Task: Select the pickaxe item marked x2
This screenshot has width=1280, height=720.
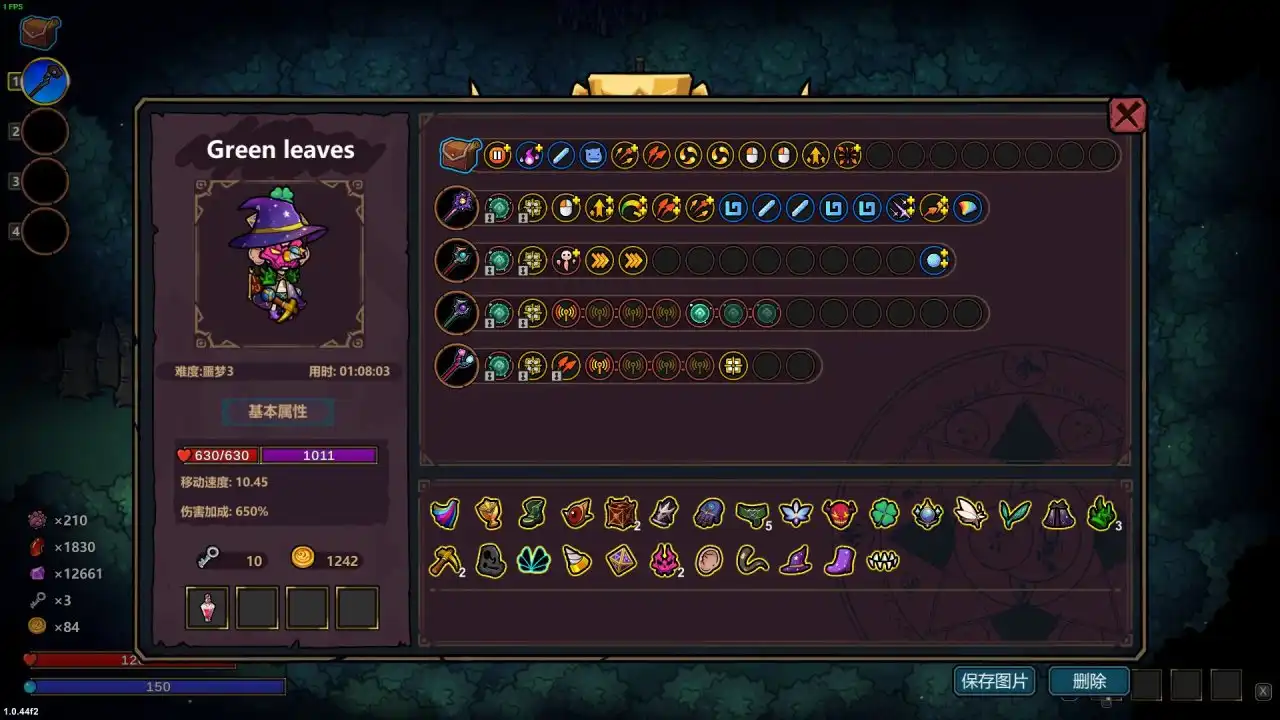Action: tap(444, 561)
